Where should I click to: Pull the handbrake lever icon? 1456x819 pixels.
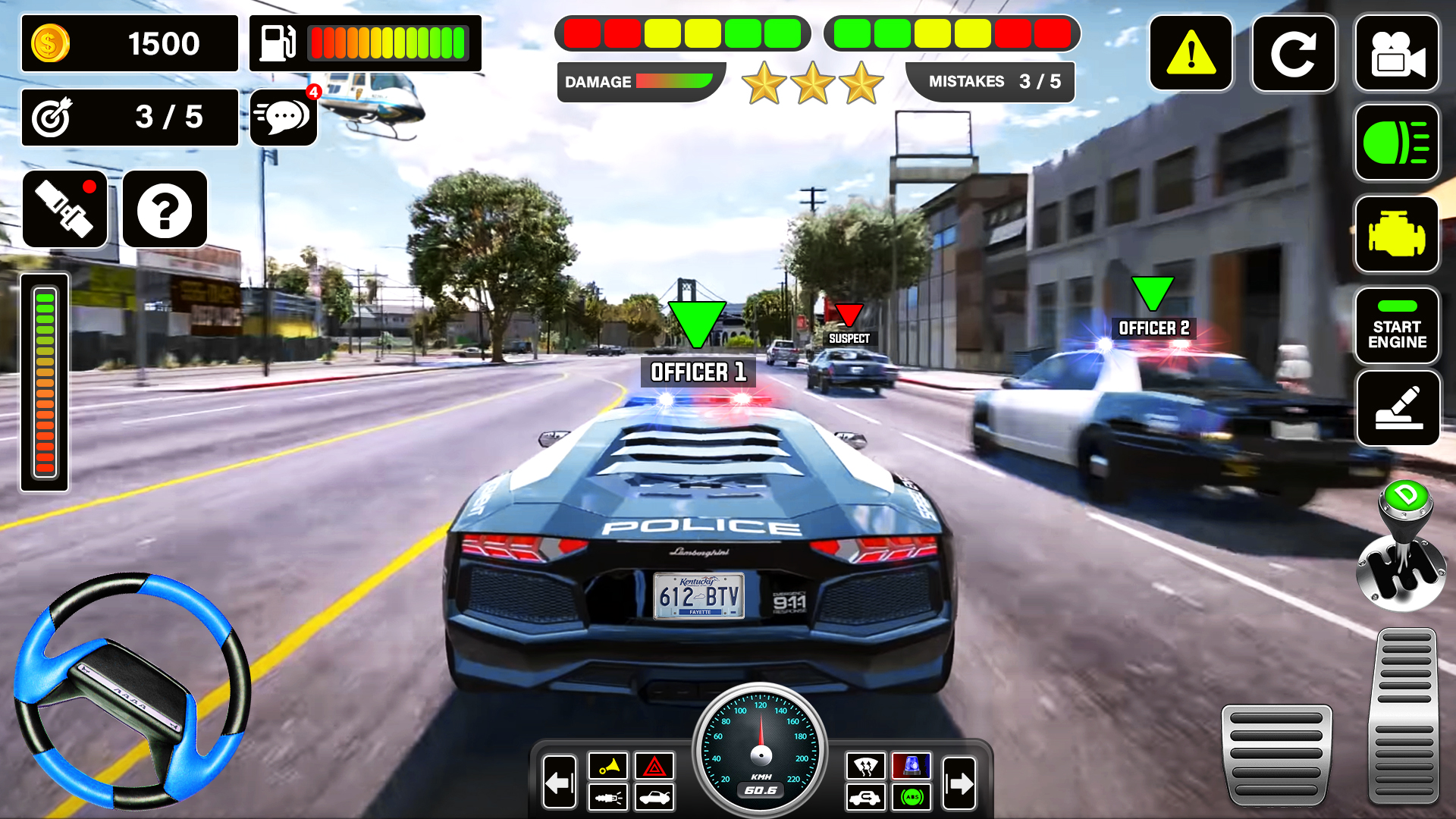click(x=1398, y=409)
